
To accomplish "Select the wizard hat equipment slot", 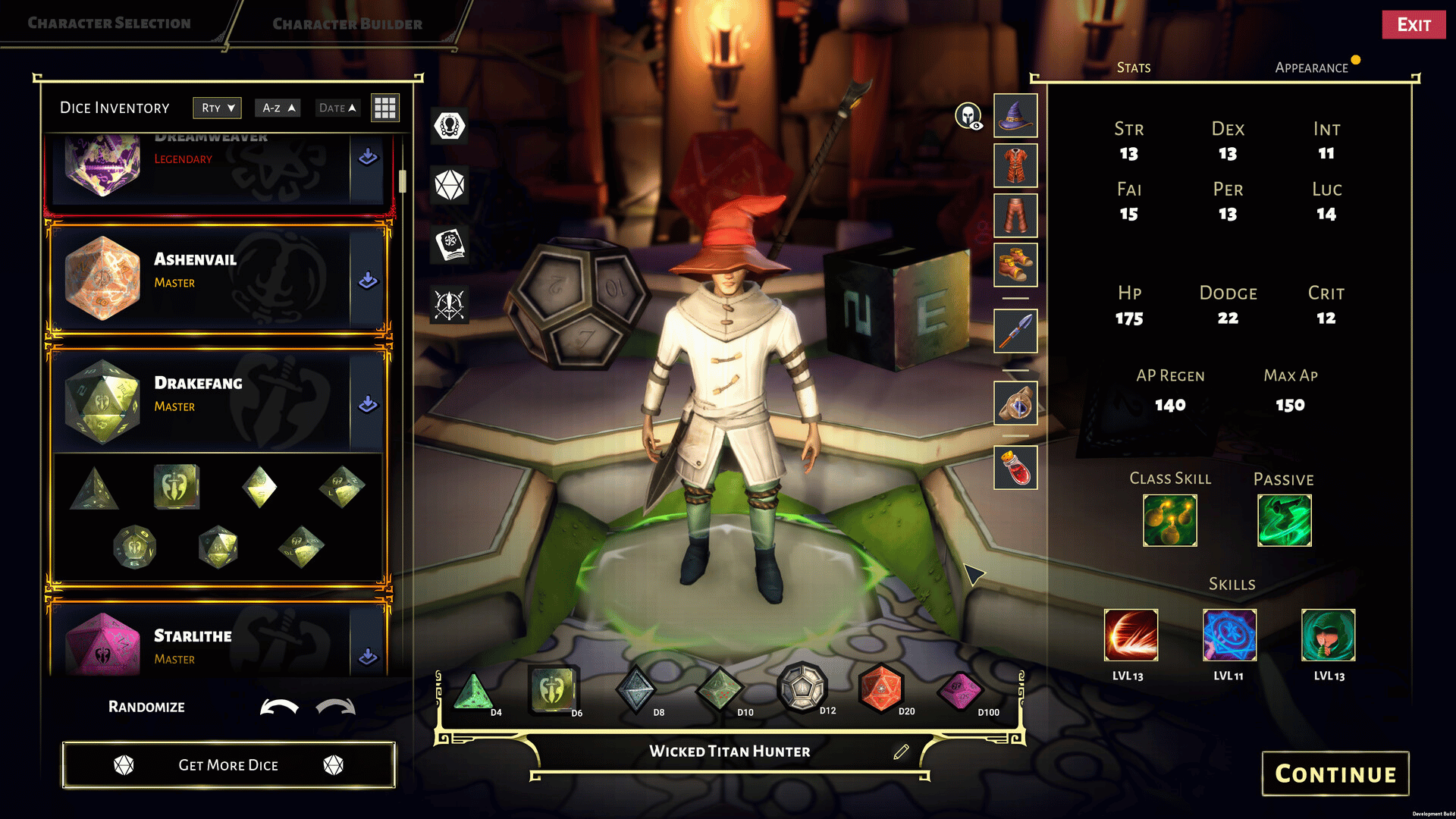I will (1015, 116).
